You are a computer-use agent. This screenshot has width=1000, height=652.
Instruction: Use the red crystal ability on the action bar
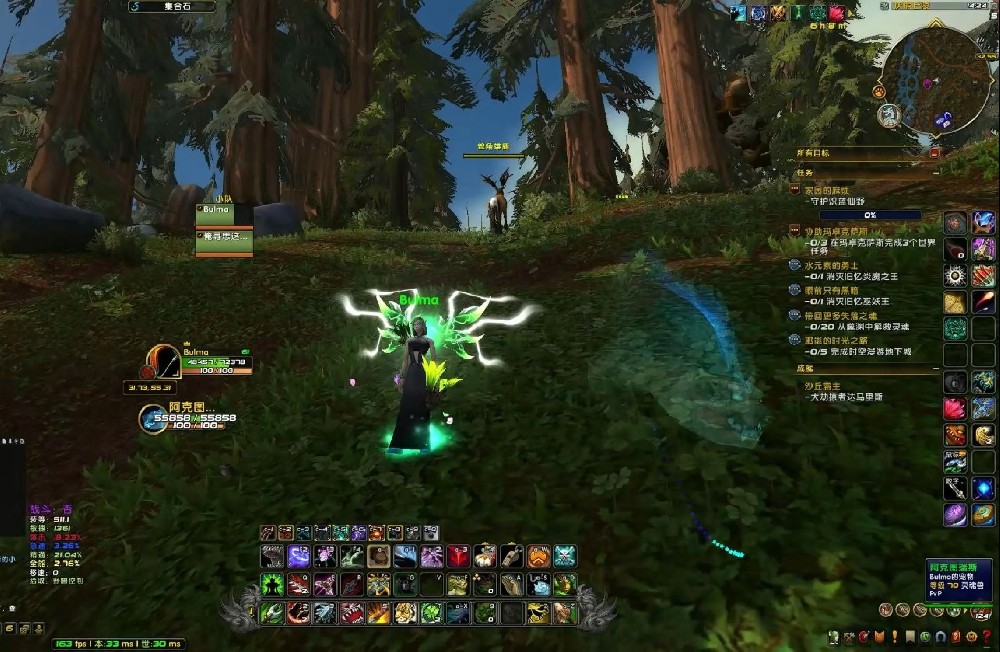pos(459,557)
